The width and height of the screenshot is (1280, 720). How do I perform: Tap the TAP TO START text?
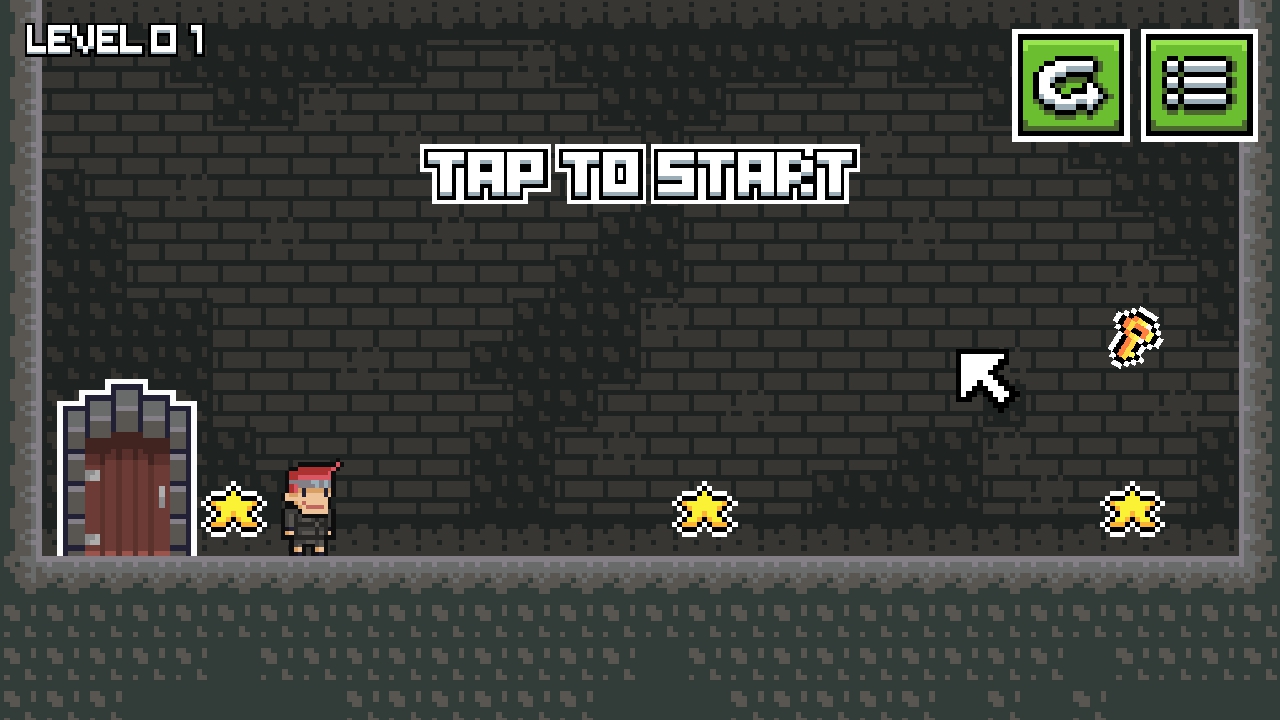pos(638,172)
